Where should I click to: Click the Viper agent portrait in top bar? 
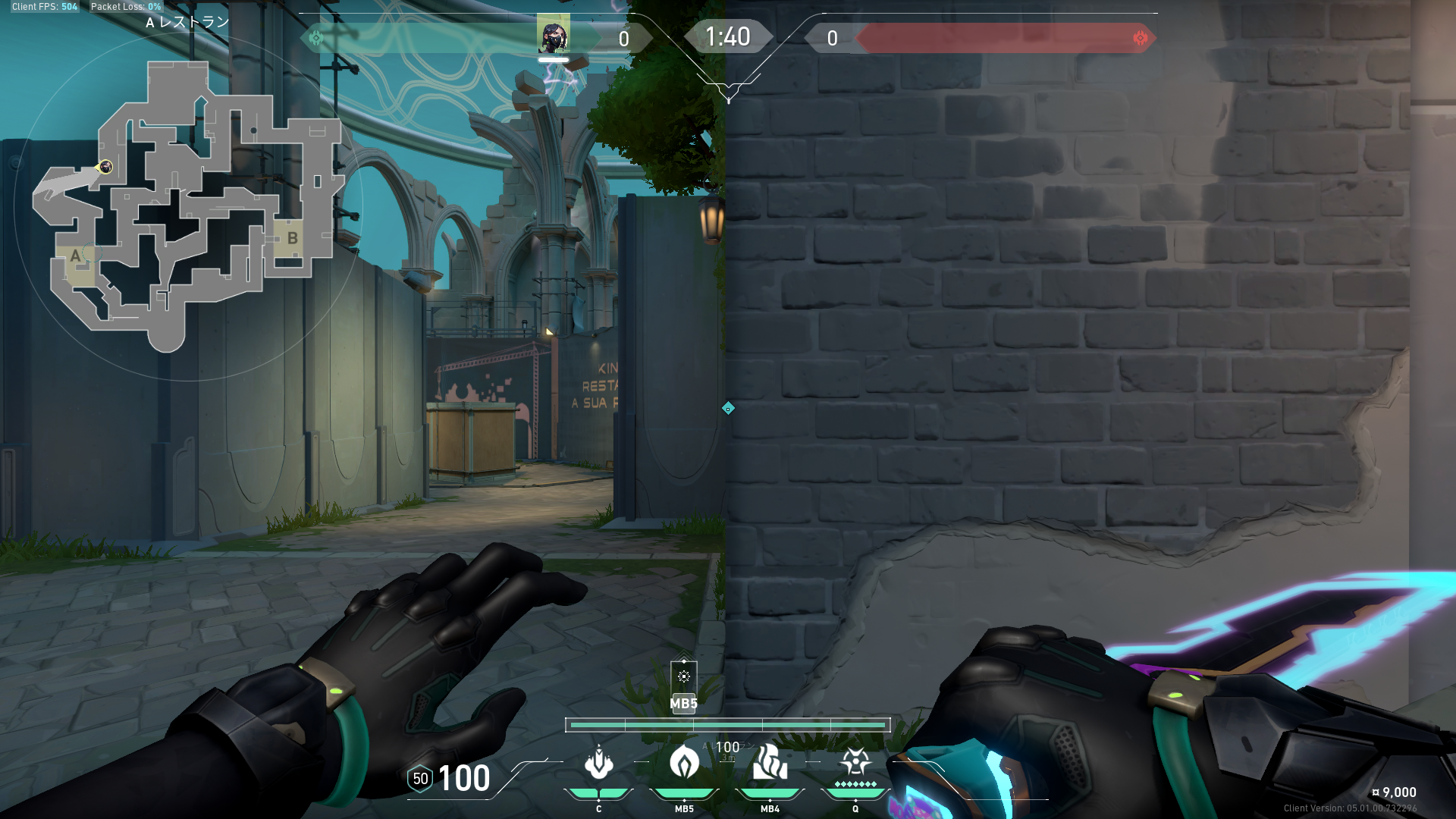pyautogui.click(x=554, y=36)
